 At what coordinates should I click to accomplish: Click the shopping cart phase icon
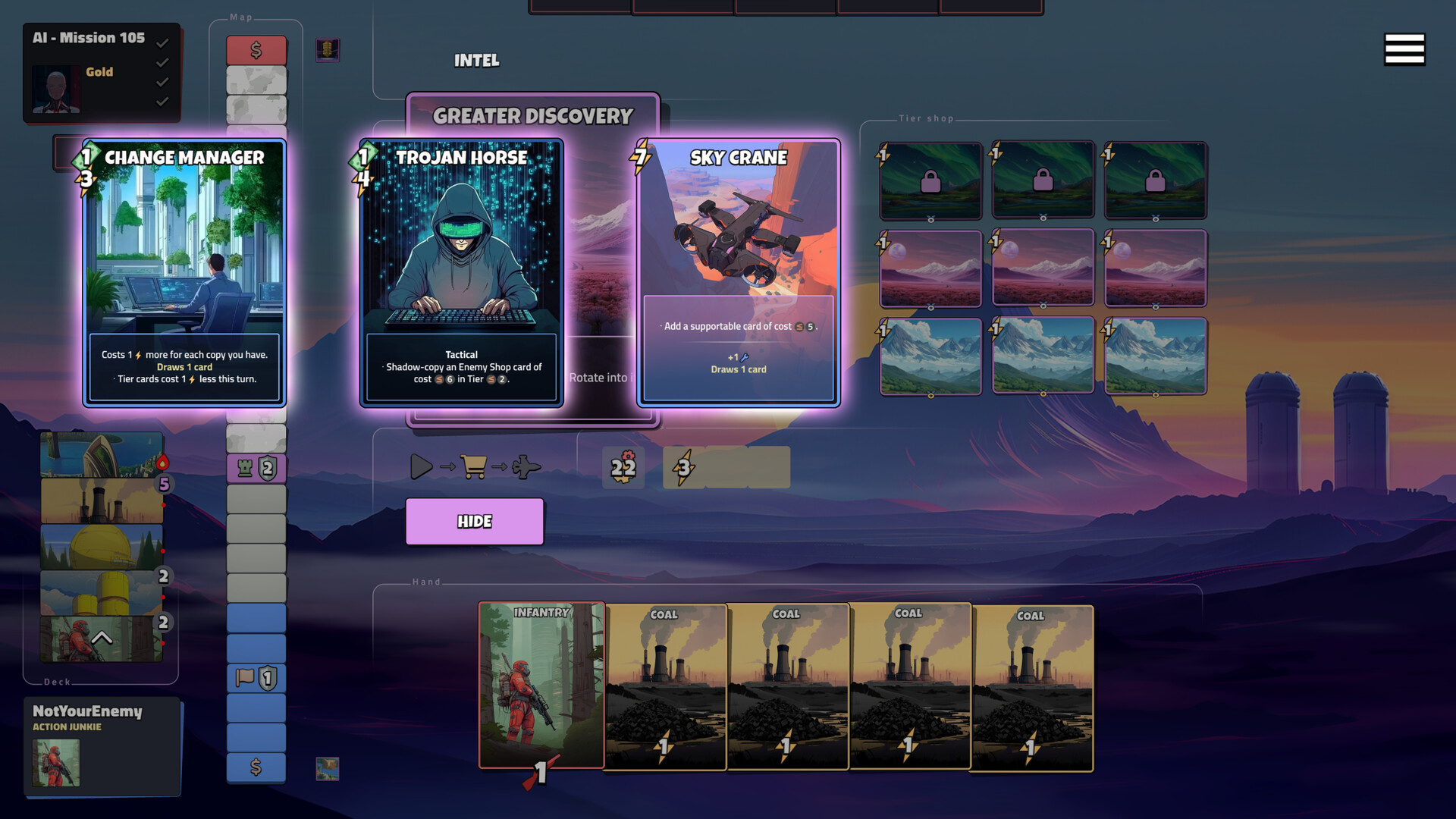pyautogui.click(x=473, y=467)
